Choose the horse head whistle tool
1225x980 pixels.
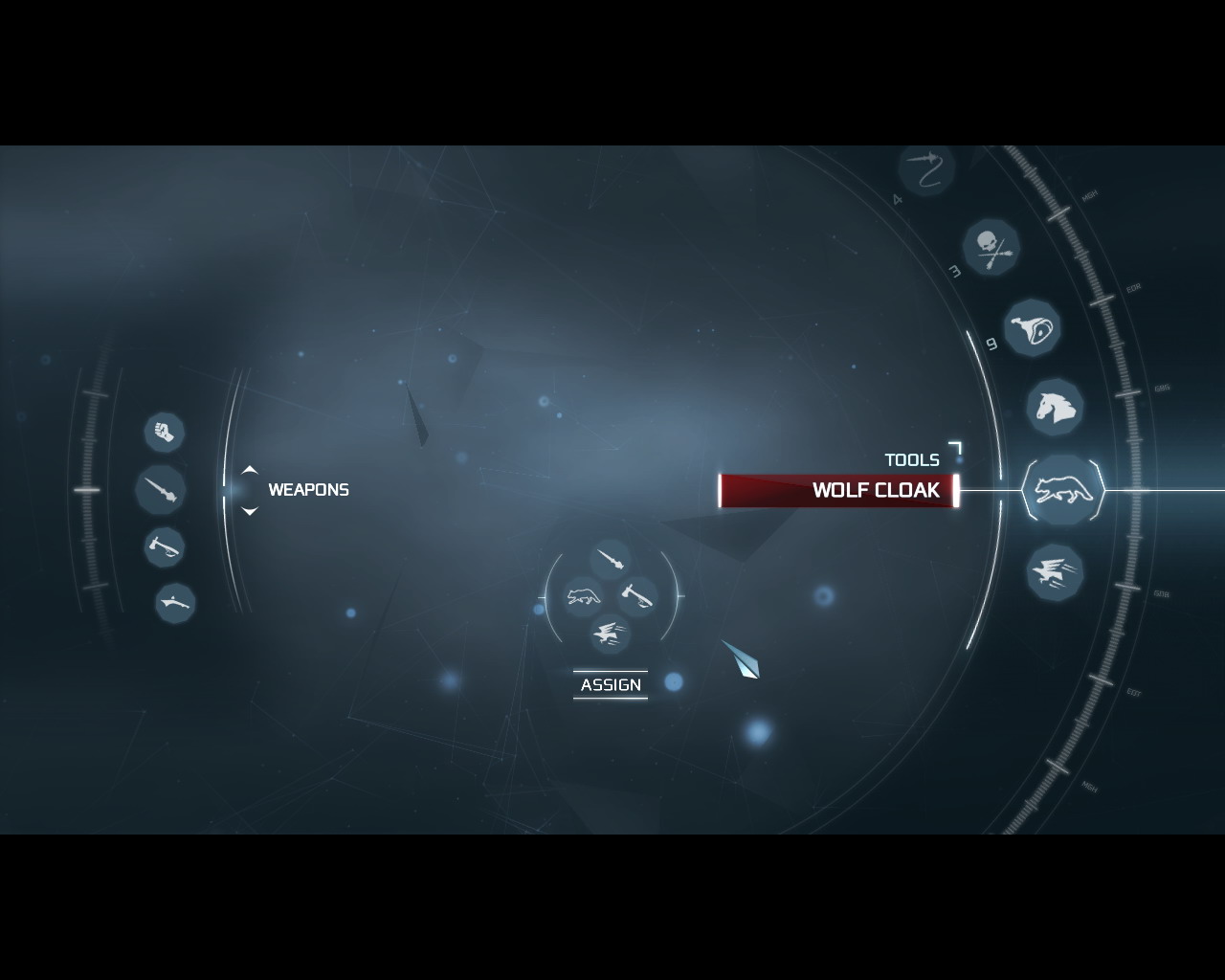(1055, 408)
